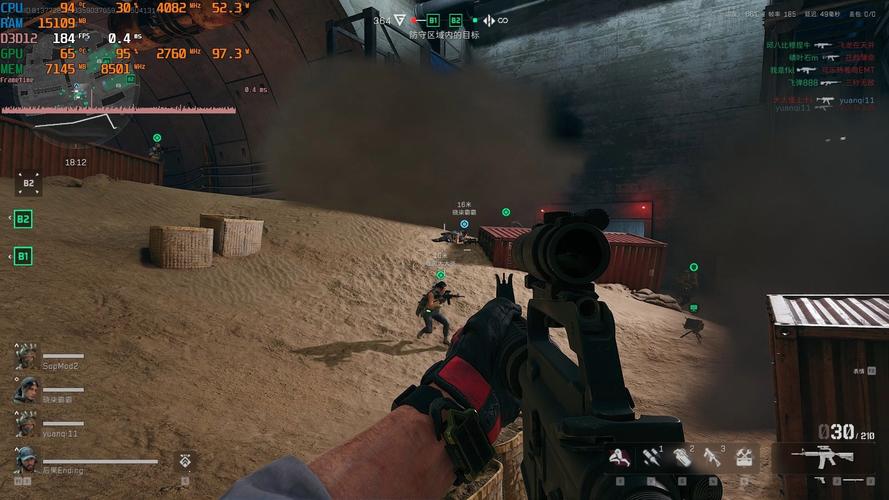This screenshot has height=500, width=889.
Task: Select squadmate SopMod2's portrait
Action: [x=26, y=357]
